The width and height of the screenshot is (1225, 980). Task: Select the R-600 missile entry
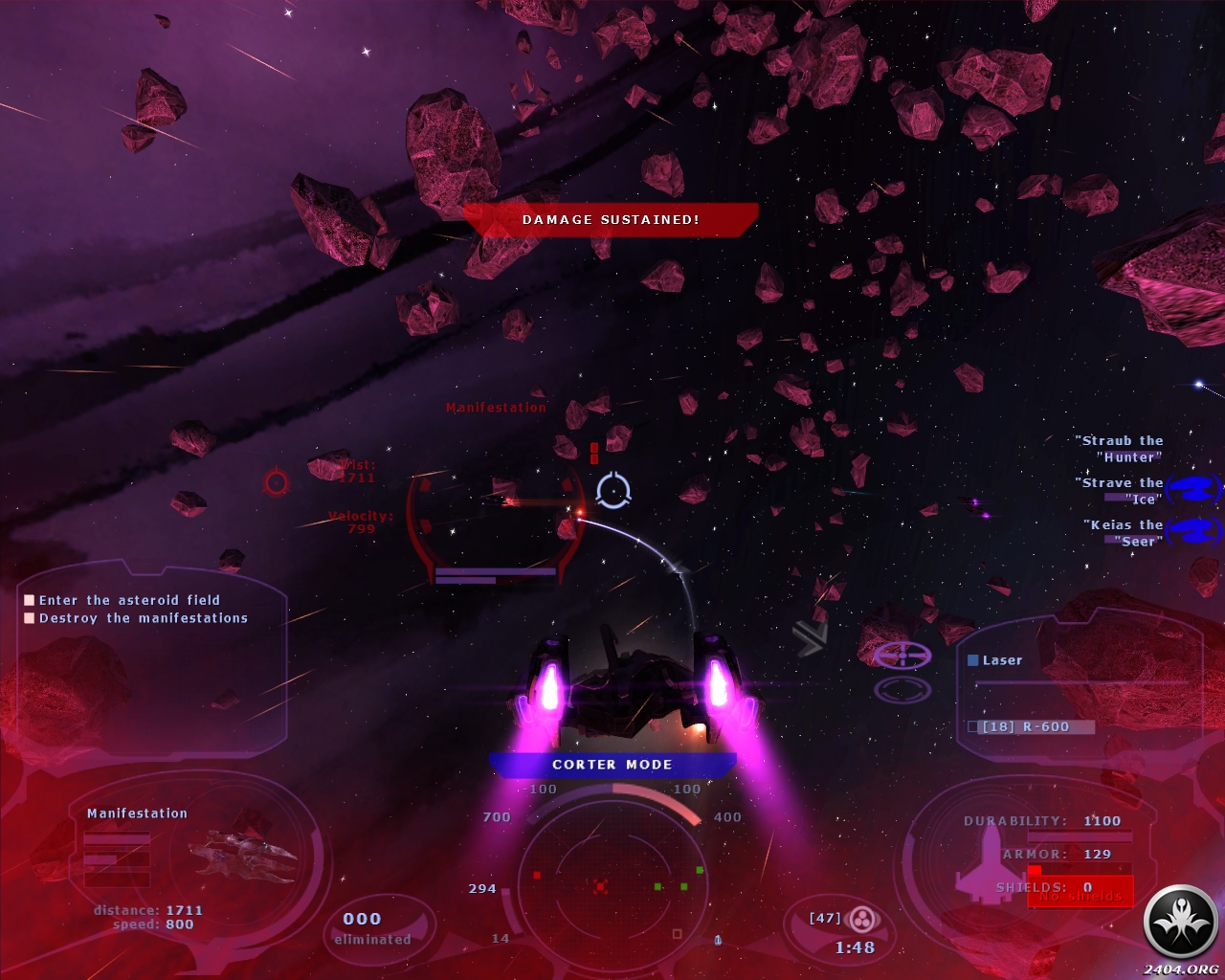pyautogui.click(x=1026, y=726)
